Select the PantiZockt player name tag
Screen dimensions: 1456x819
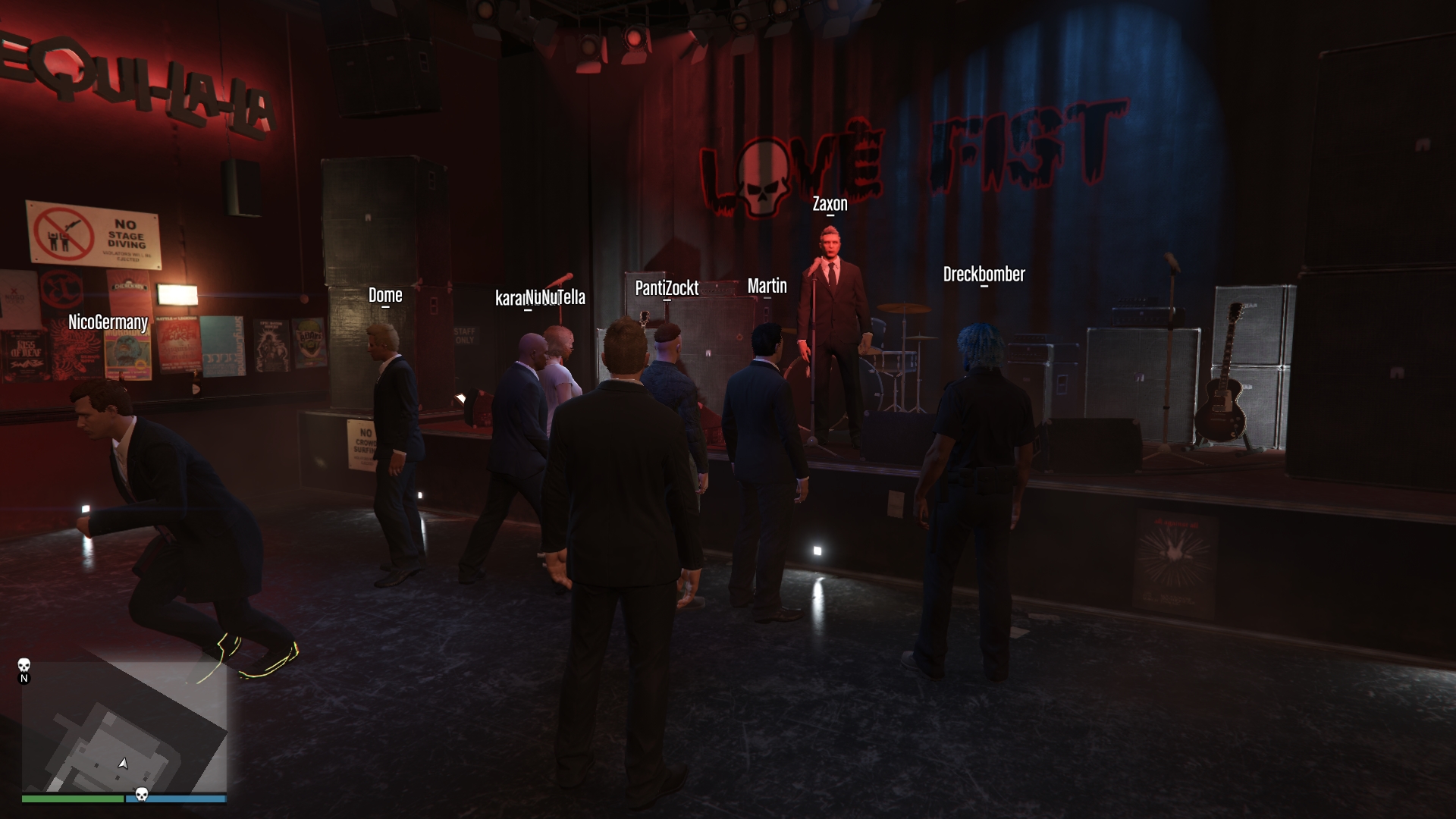pyautogui.click(x=667, y=288)
